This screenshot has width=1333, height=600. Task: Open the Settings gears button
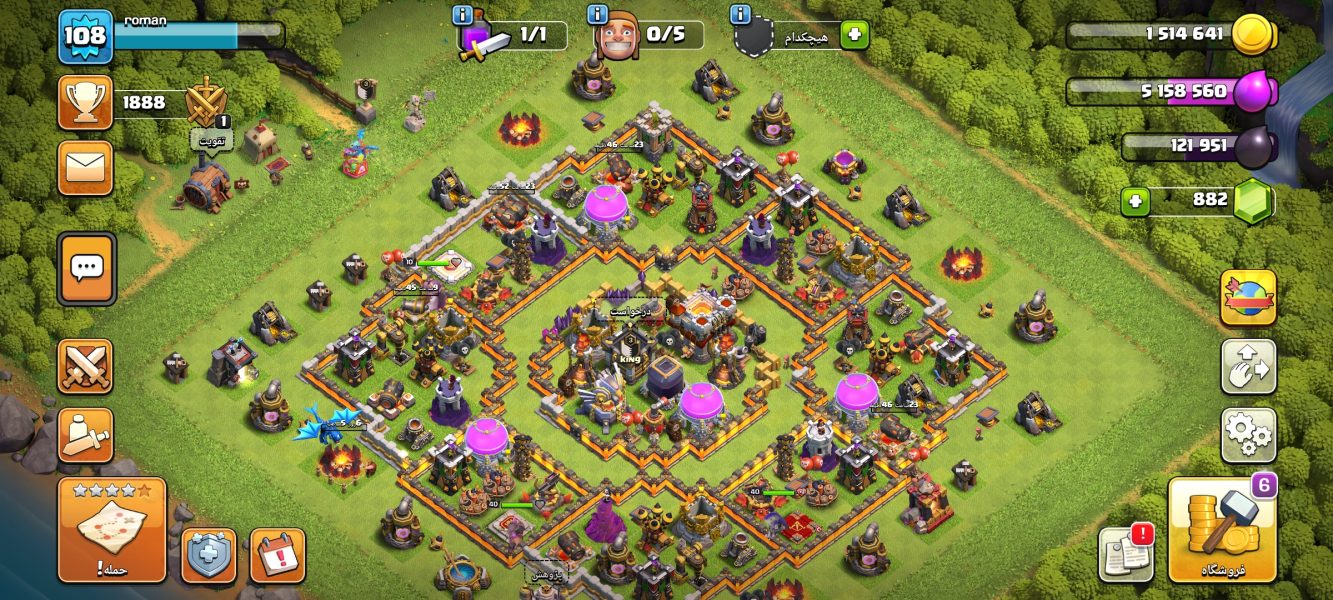point(1247,435)
